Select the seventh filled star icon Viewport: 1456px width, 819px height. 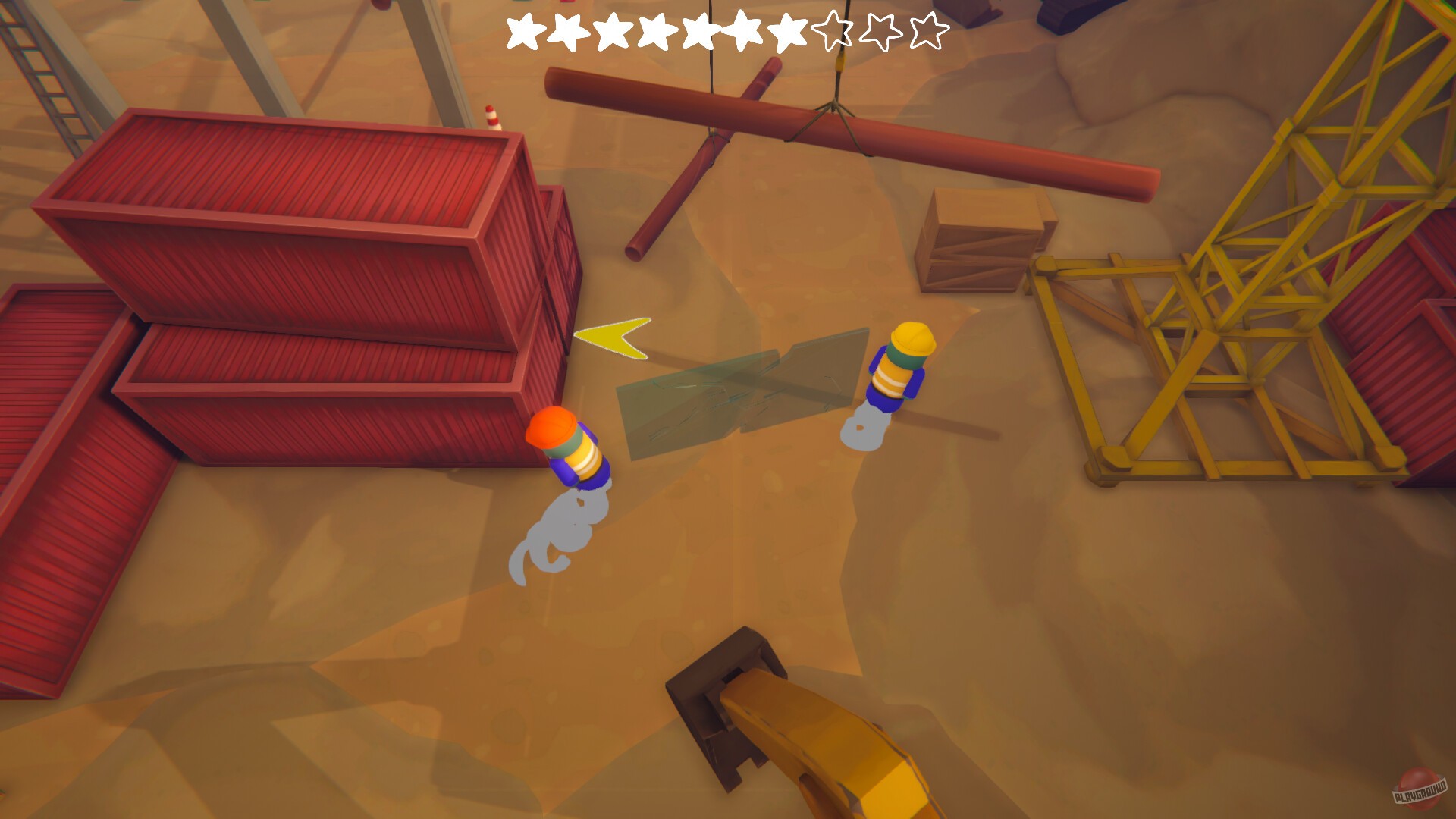click(x=787, y=32)
